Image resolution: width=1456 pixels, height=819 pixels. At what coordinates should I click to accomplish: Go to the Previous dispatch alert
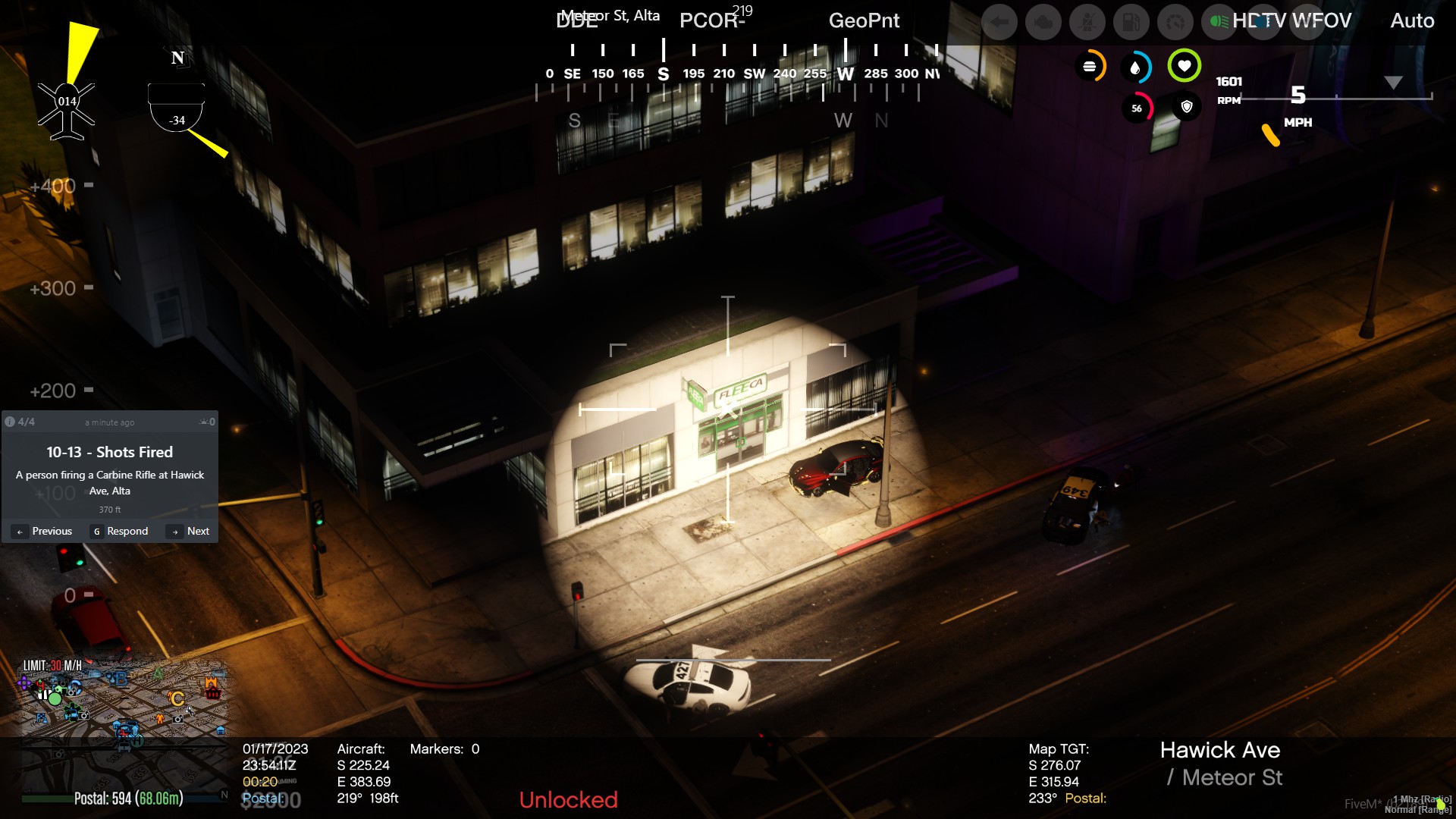44,531
